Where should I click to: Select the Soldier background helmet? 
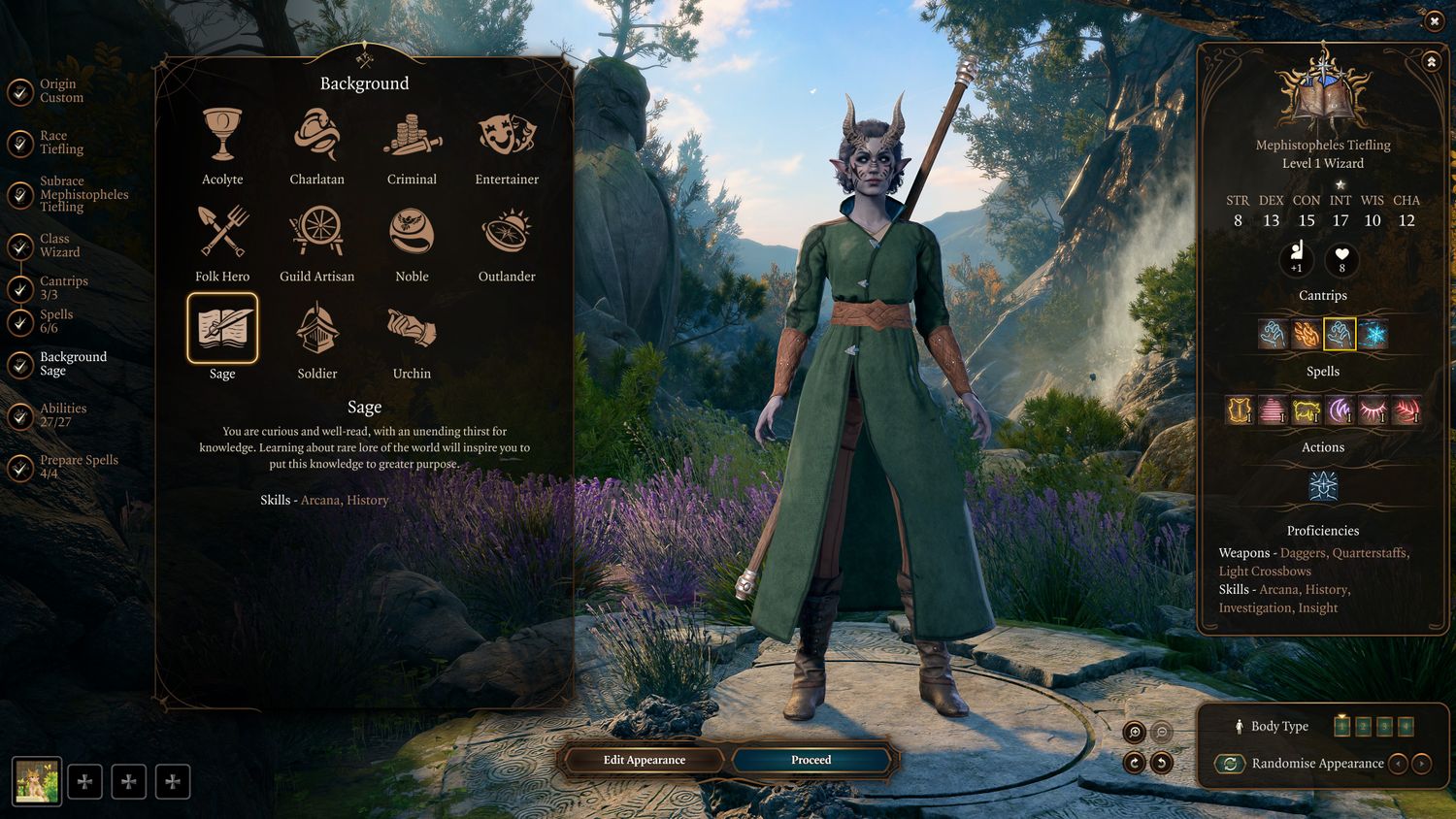tap(316, 329)
